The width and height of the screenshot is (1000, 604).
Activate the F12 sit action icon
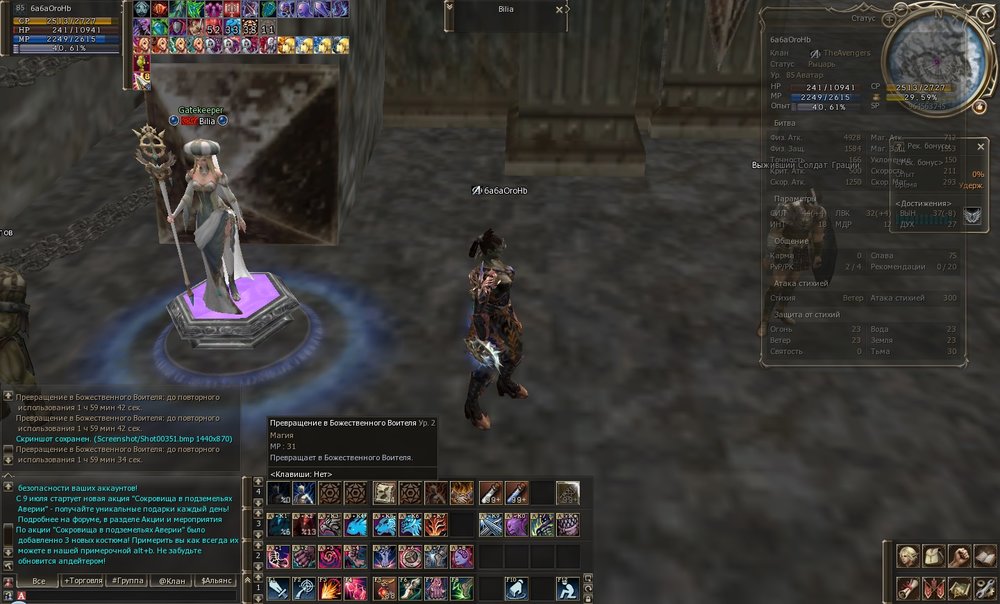tap(567, 589)
